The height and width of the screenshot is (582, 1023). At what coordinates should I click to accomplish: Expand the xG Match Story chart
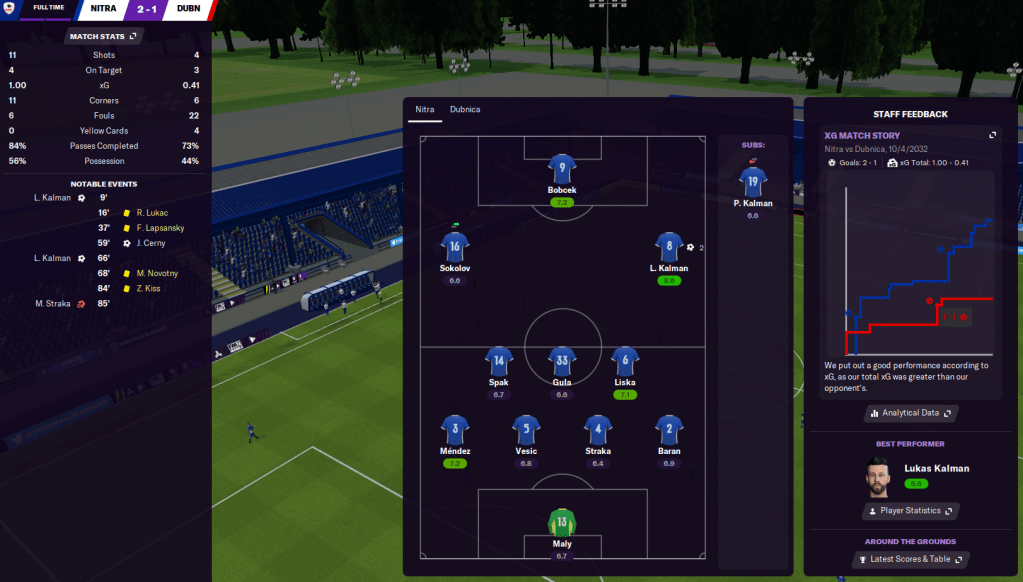[992, 135]
